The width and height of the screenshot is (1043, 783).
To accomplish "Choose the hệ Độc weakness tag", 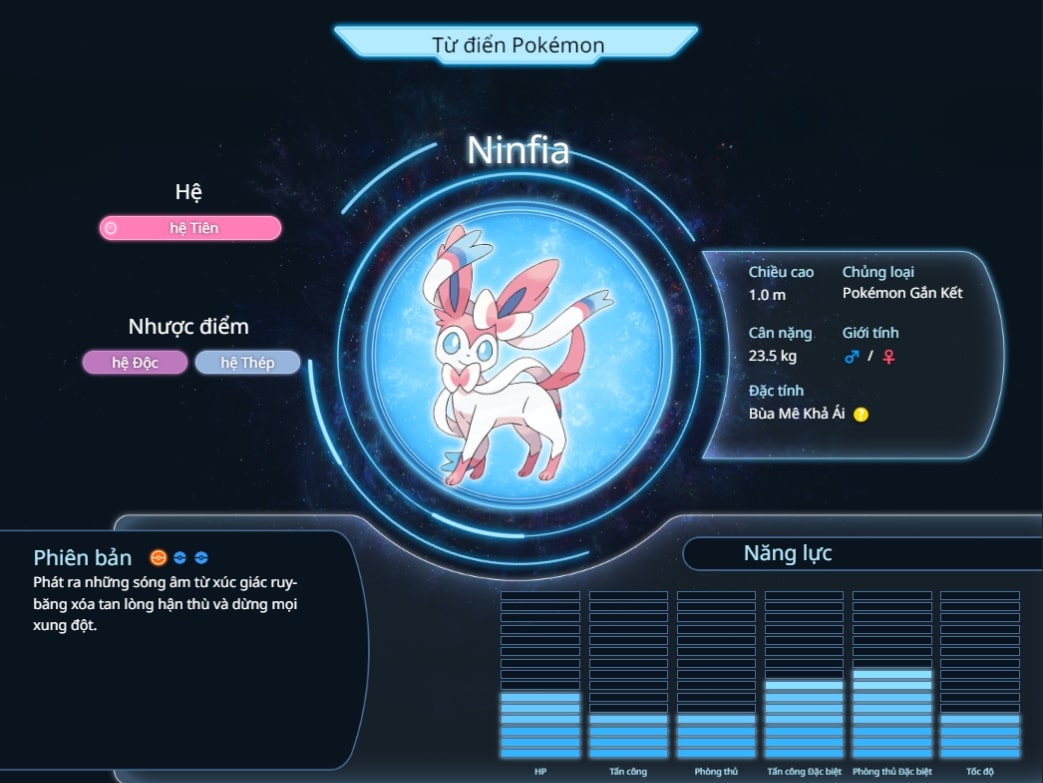I will (x=135, y=362).
